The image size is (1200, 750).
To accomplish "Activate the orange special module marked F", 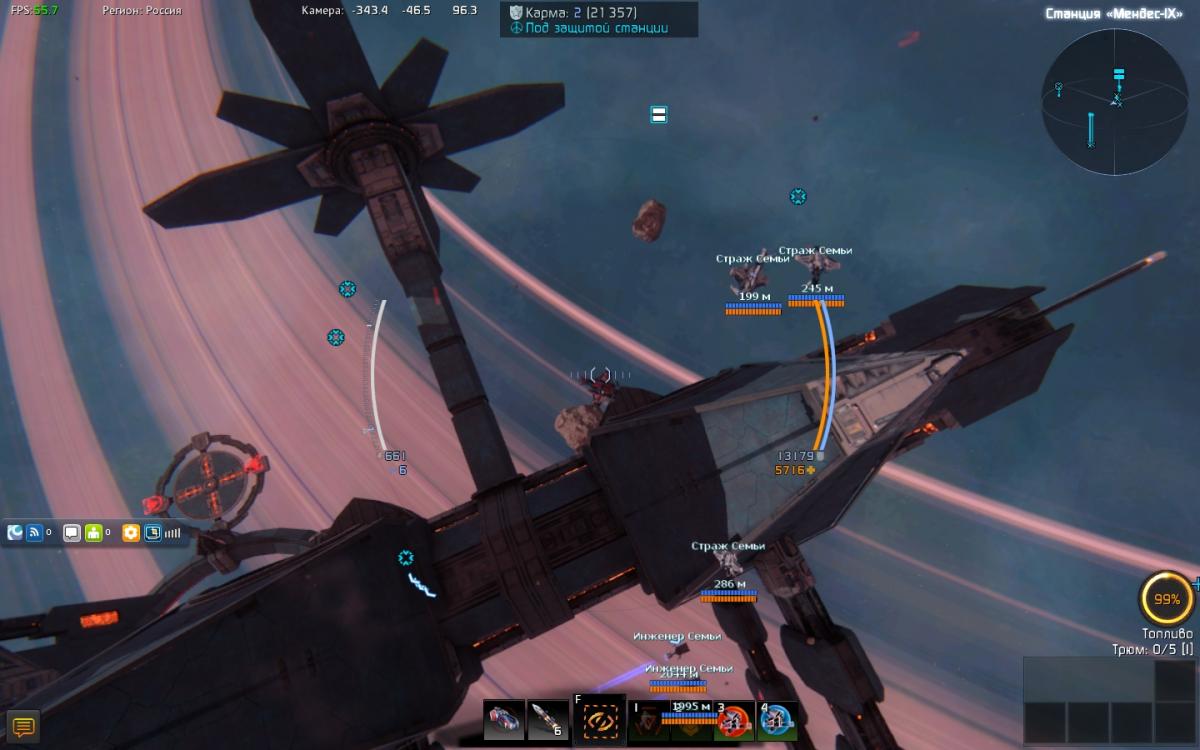I will click(x=600, y=721).
